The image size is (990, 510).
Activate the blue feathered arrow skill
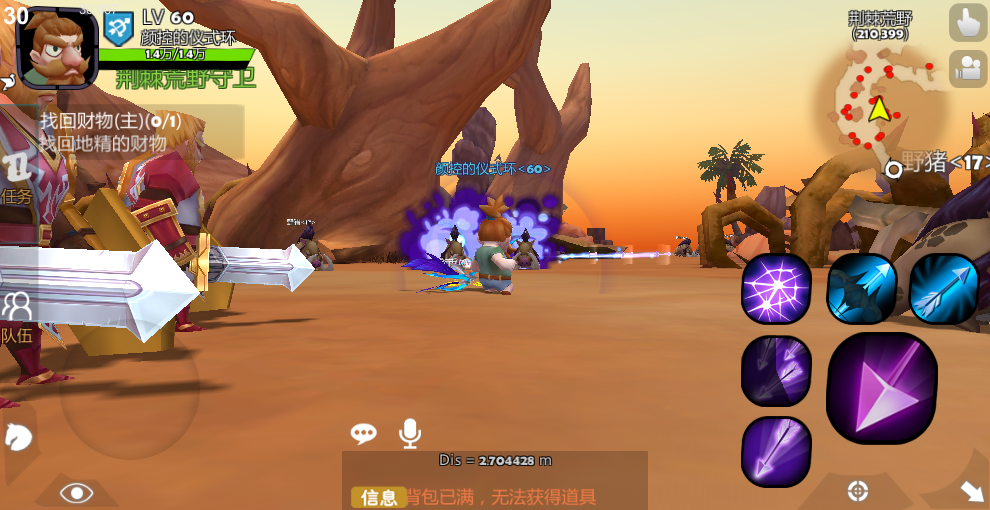pyautogui.click(x=944, y=289)
